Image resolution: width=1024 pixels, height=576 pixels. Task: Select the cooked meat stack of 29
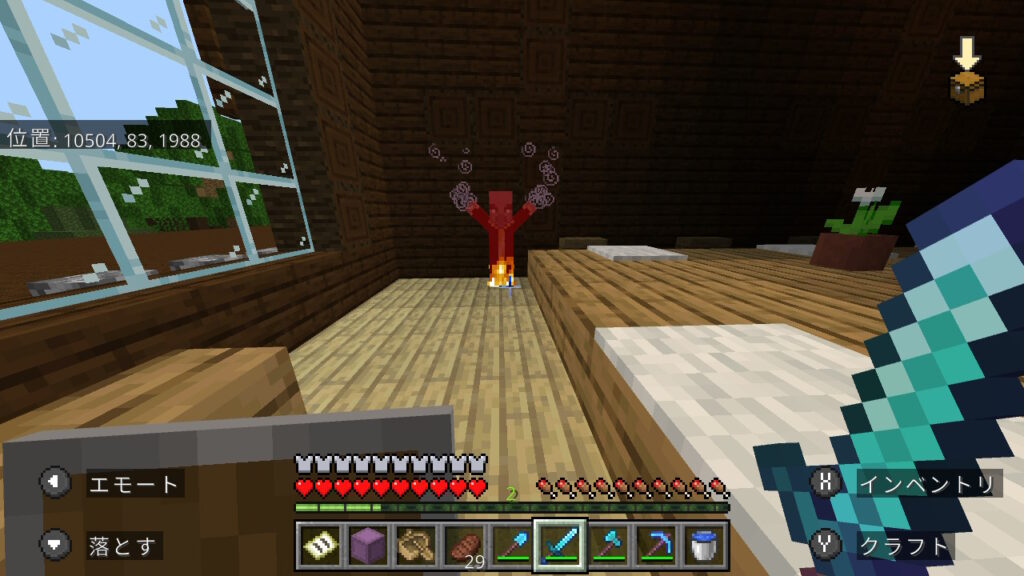461,546
